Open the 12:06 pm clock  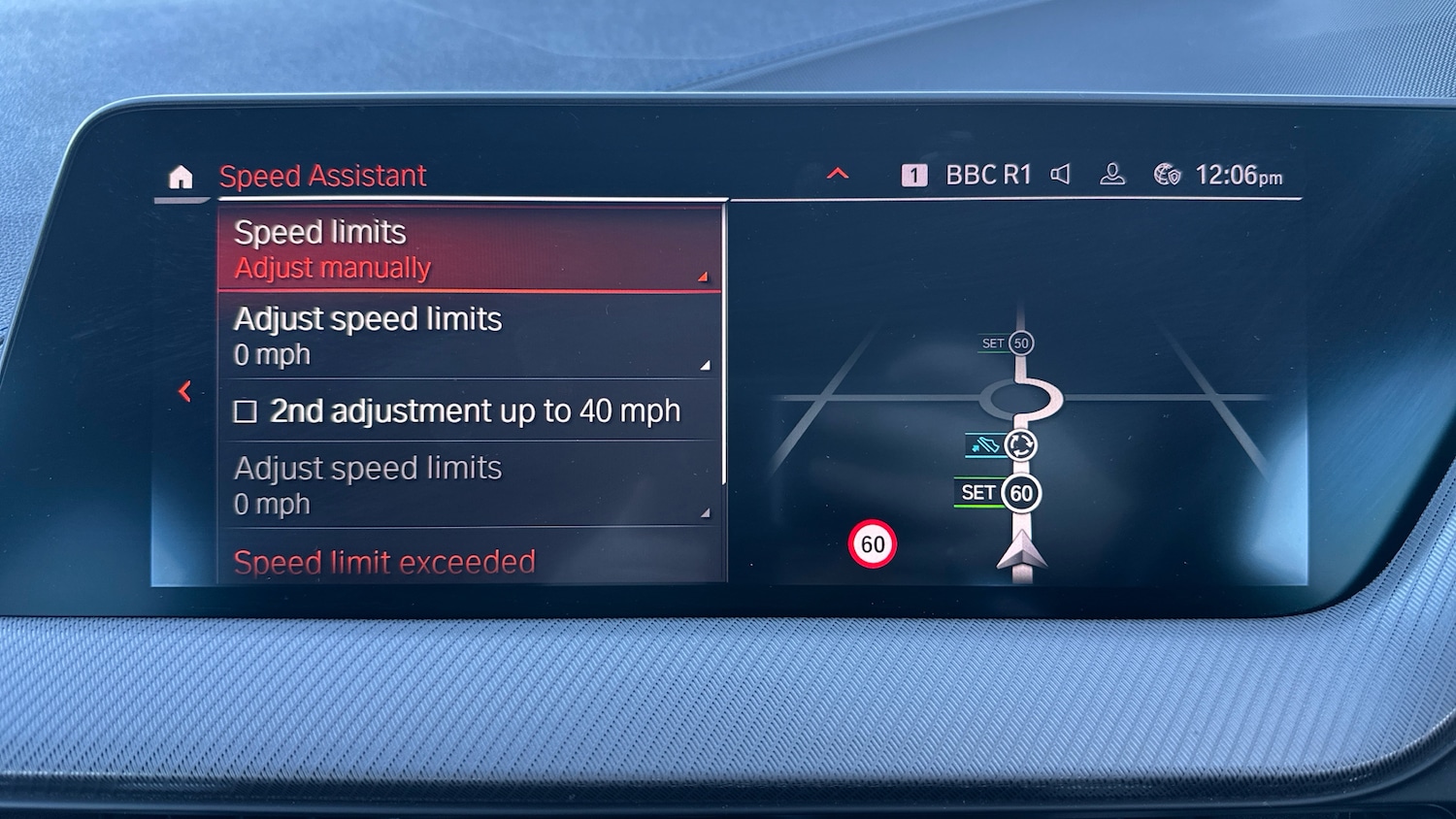pyautogui.click(x=1239, y=176)
